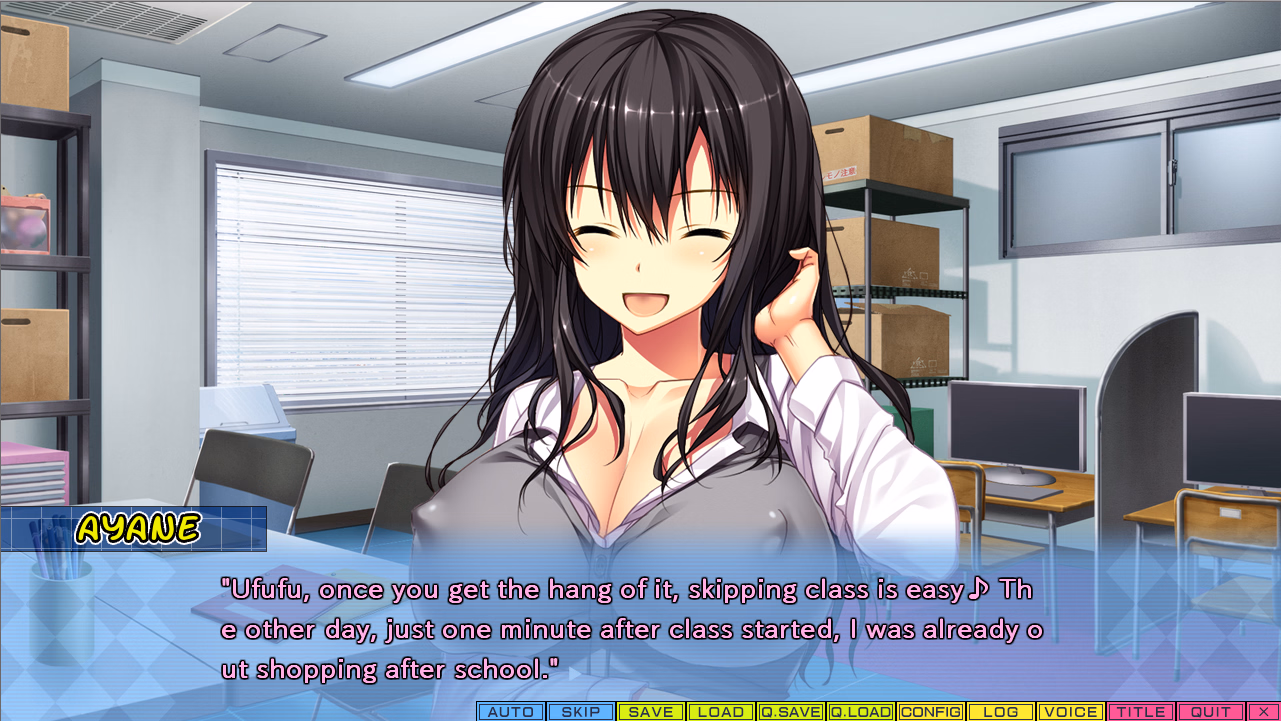Open the SAVE menu
Viewport: 1281px width, 721px height.
[651, 712]
